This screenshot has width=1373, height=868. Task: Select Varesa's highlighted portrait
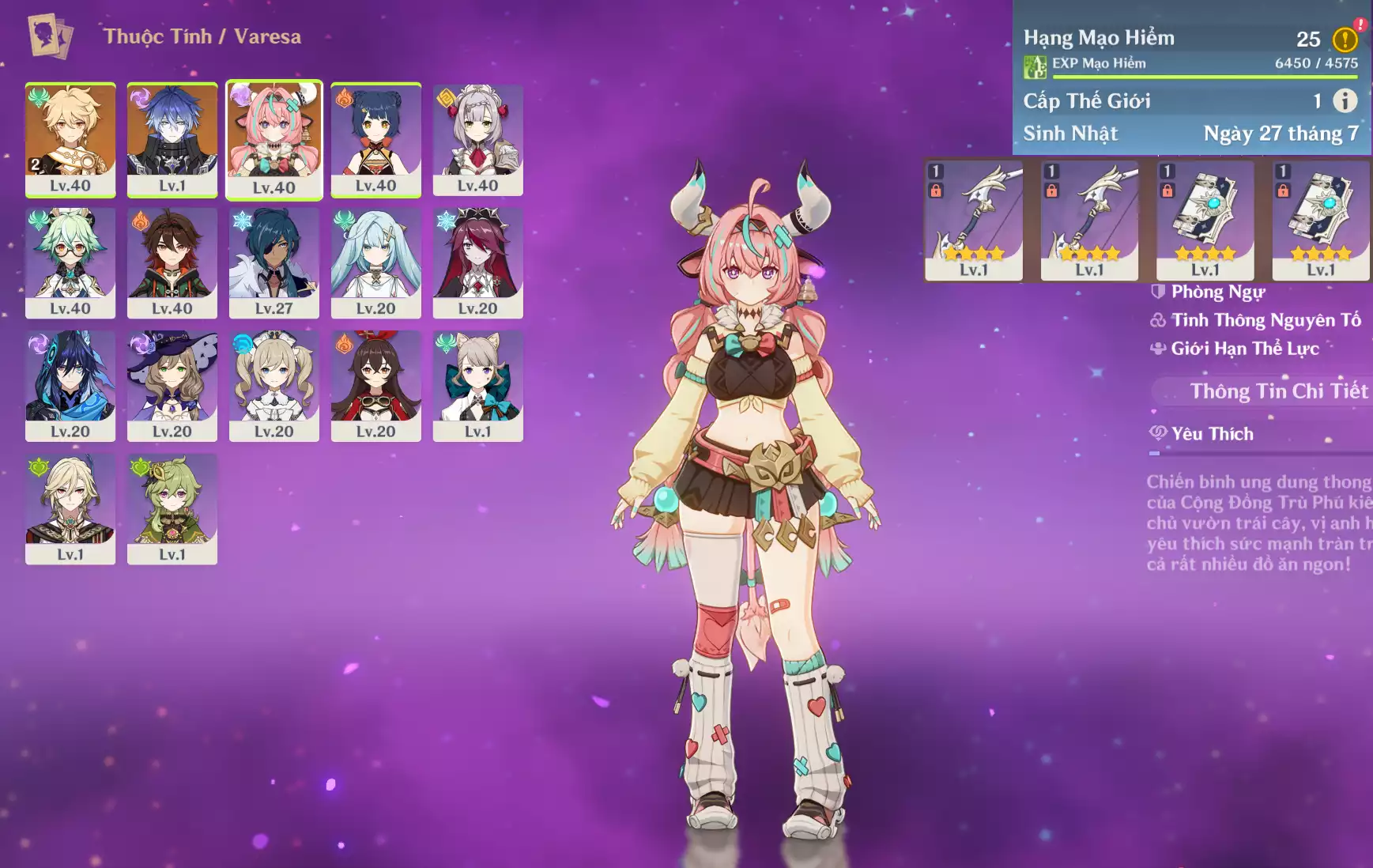click(274, 139)
